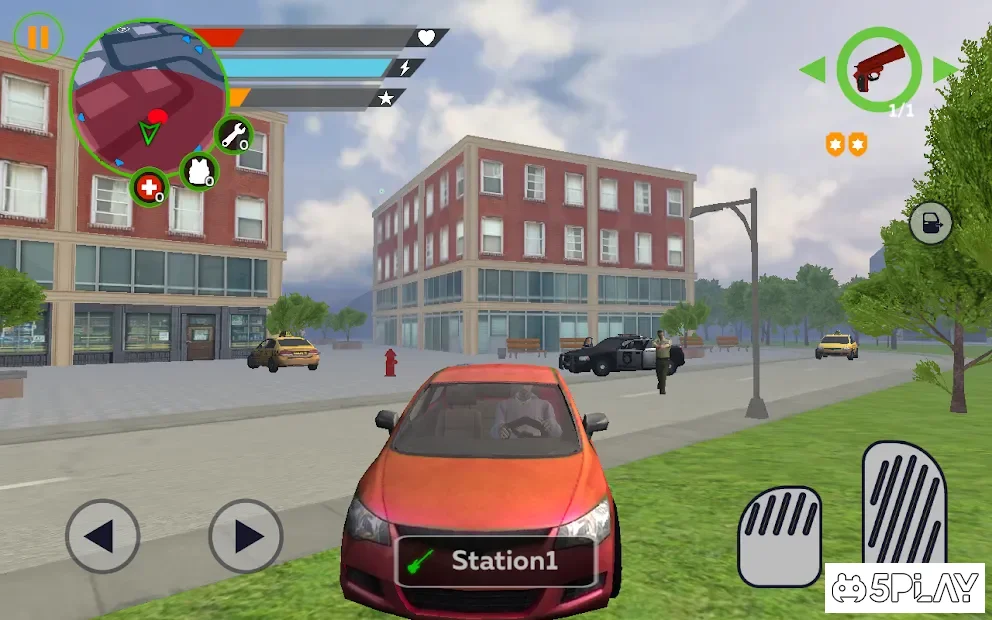Switch to previous weapon with left green arrow
992x620 pixels.
tap(812, 70)
